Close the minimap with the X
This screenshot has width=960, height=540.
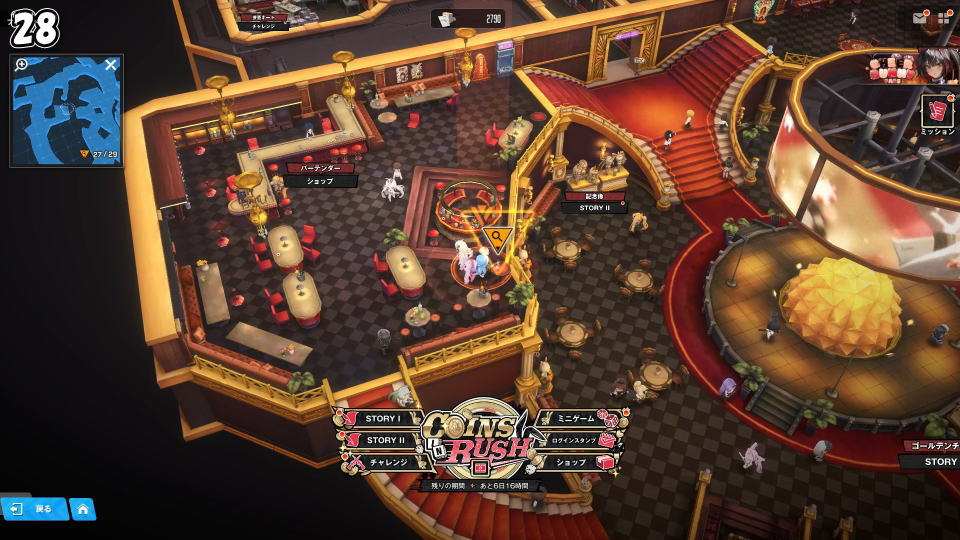pos(111,65)
